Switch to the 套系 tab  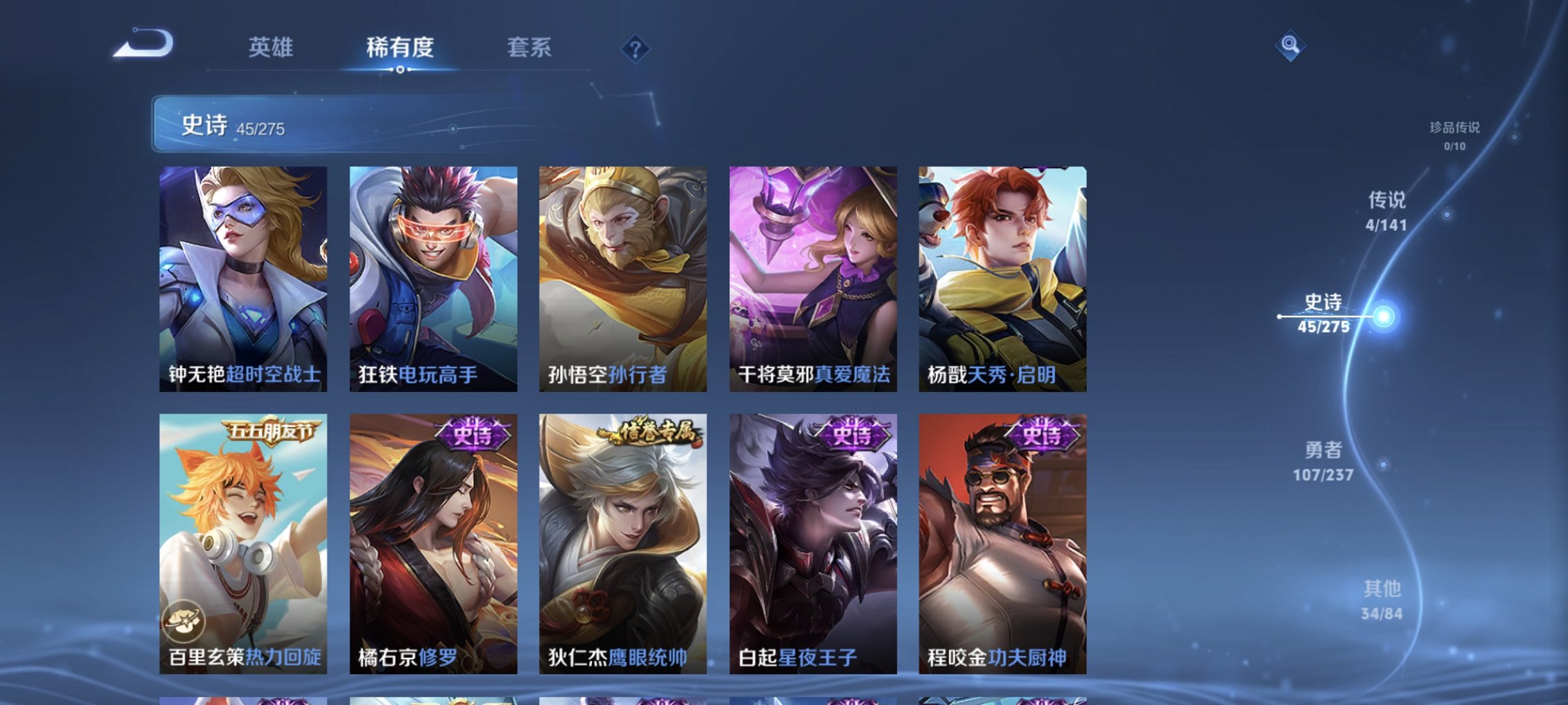[530, 48]
